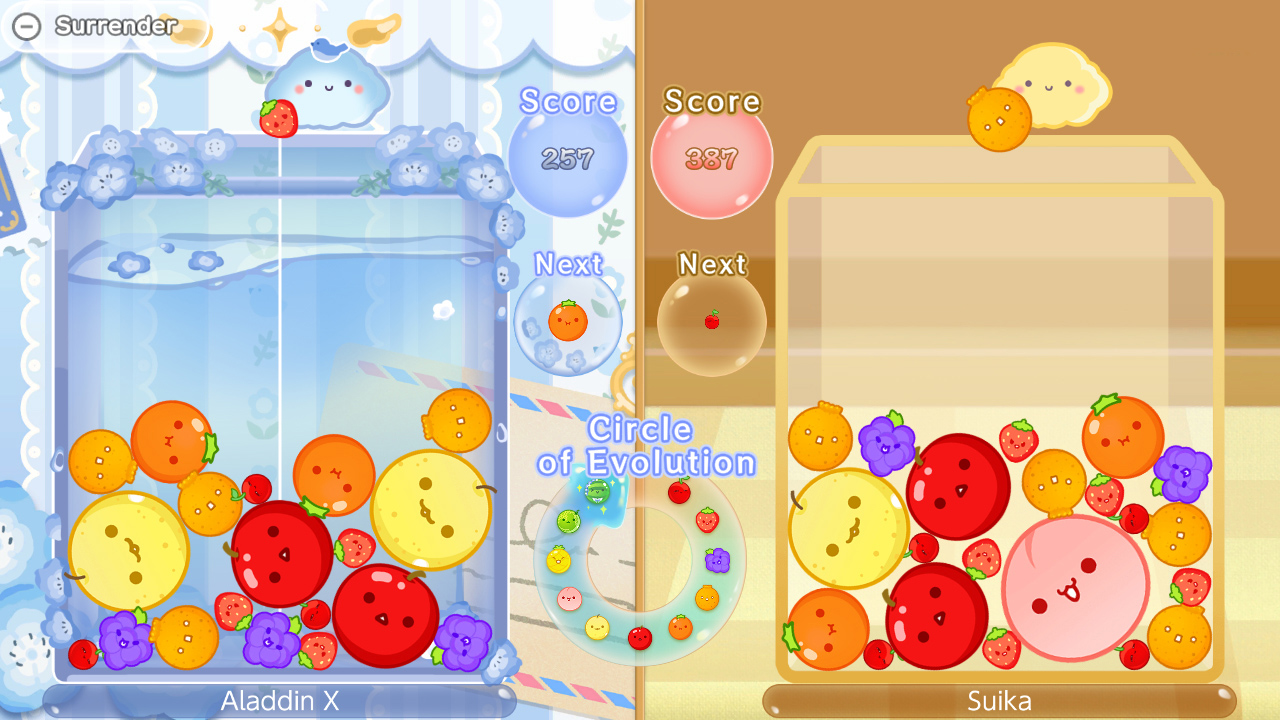The image size is (1280, 720).
Task: Click the peach icon on the evolution circle
Action: coord(569,597)
